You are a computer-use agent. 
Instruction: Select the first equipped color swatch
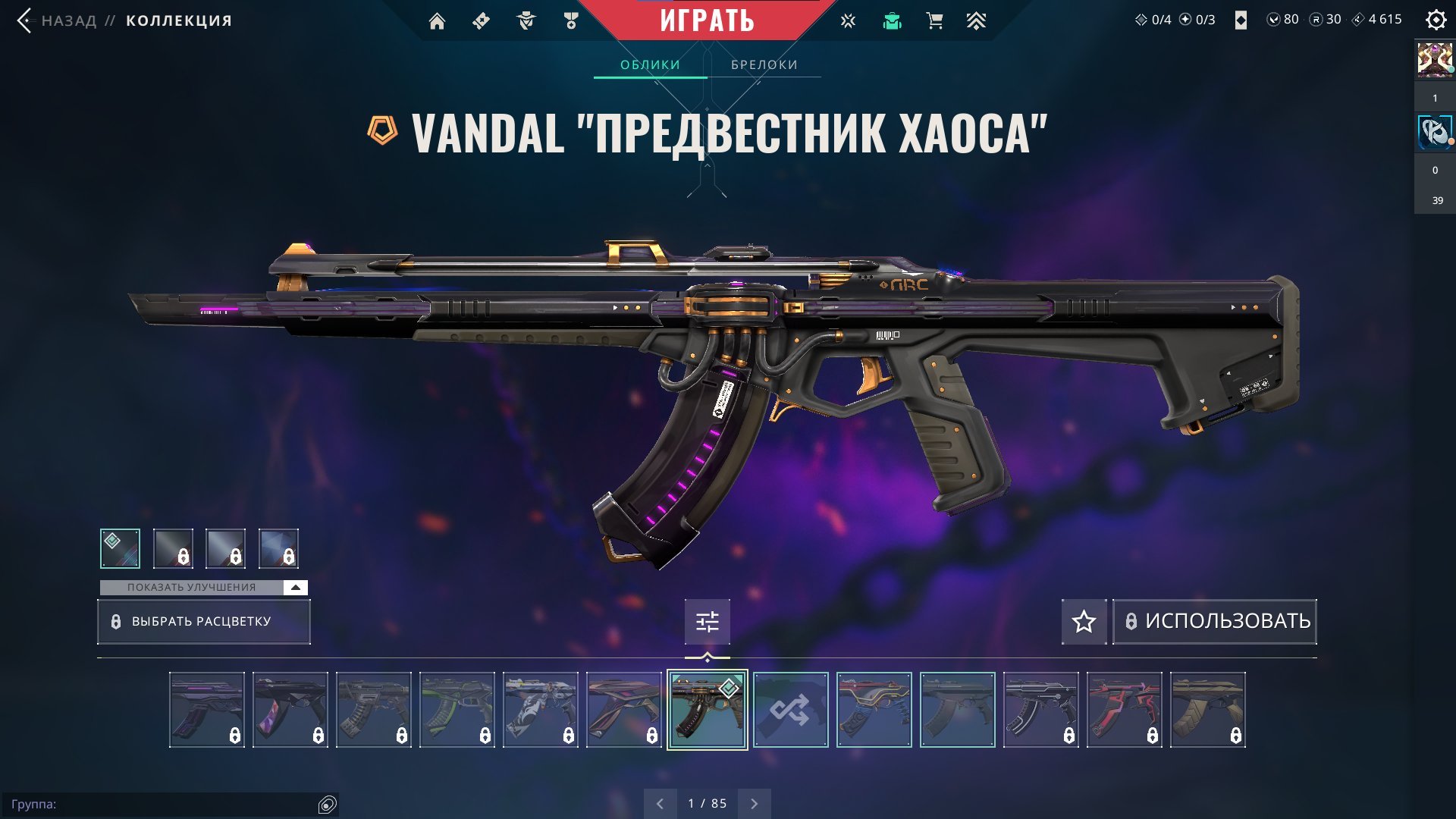pyautogui.click(x=121, y=548)
